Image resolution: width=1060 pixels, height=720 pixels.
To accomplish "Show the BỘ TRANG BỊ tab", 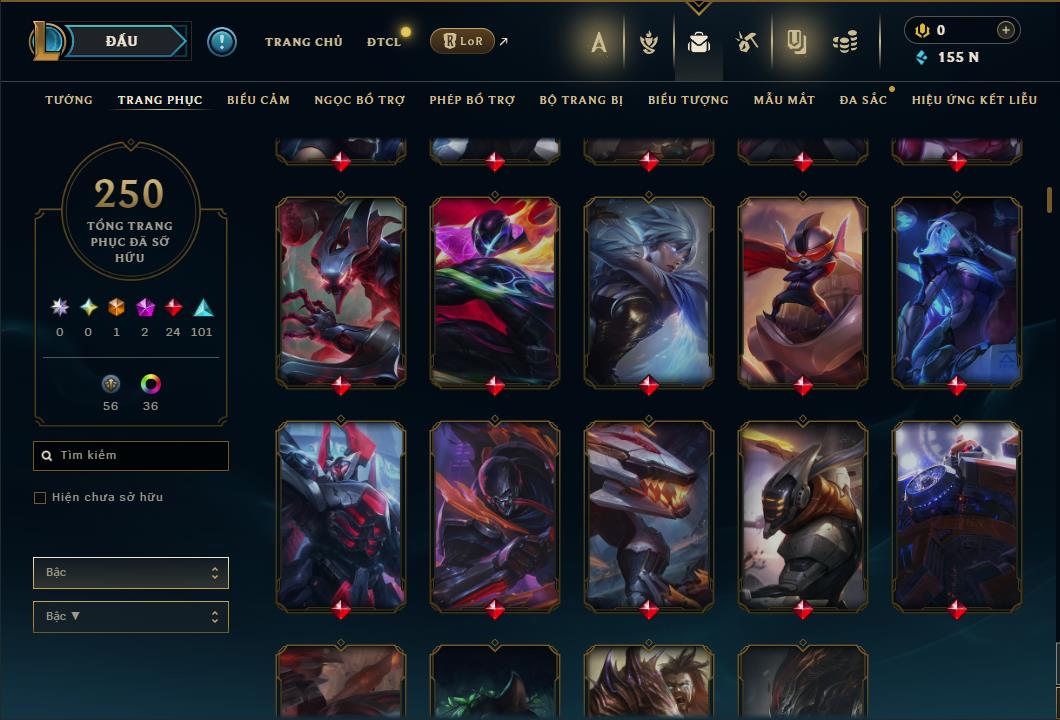I will point(581,100).
